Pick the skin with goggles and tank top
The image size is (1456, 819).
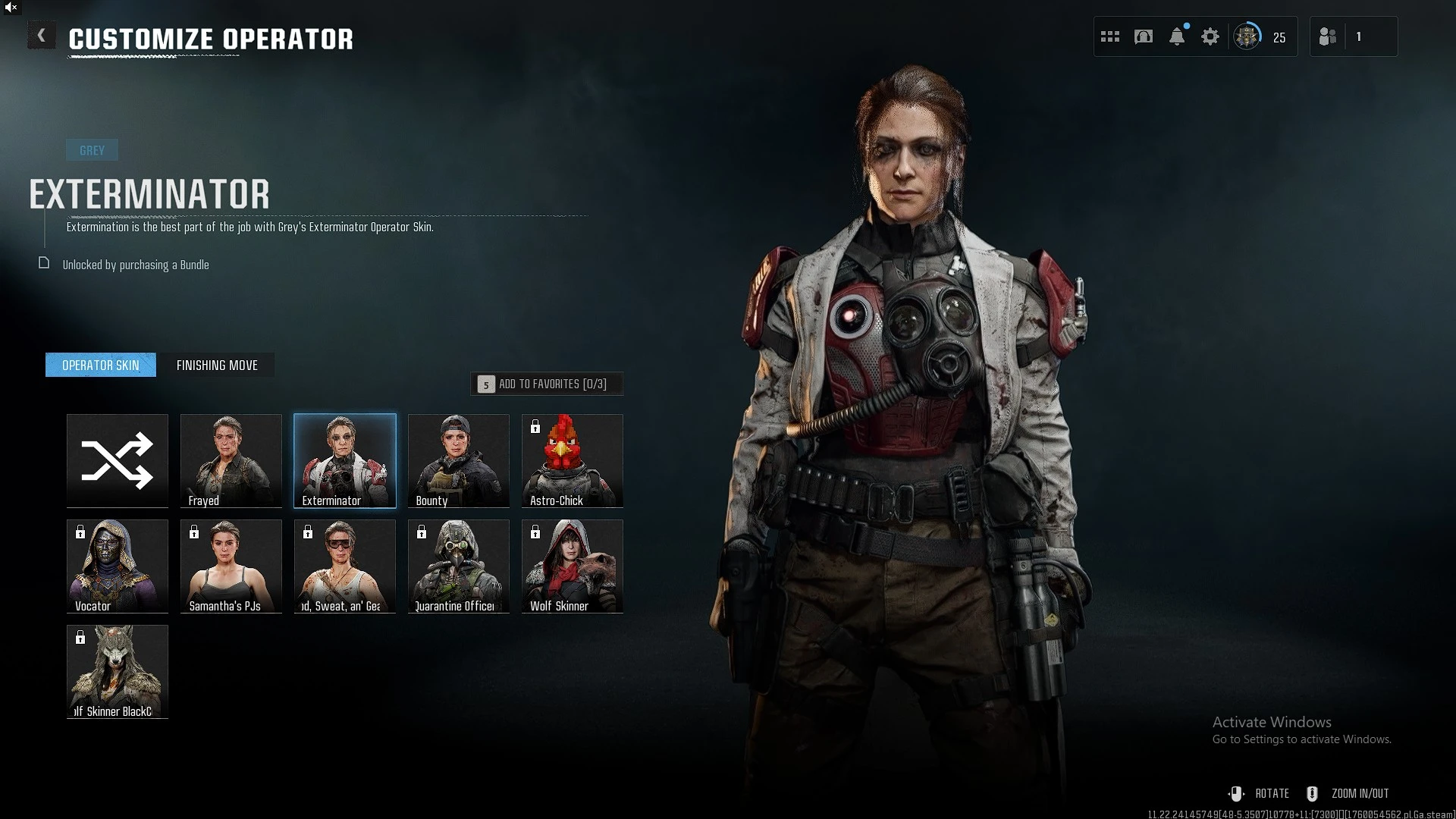point(345,566)
